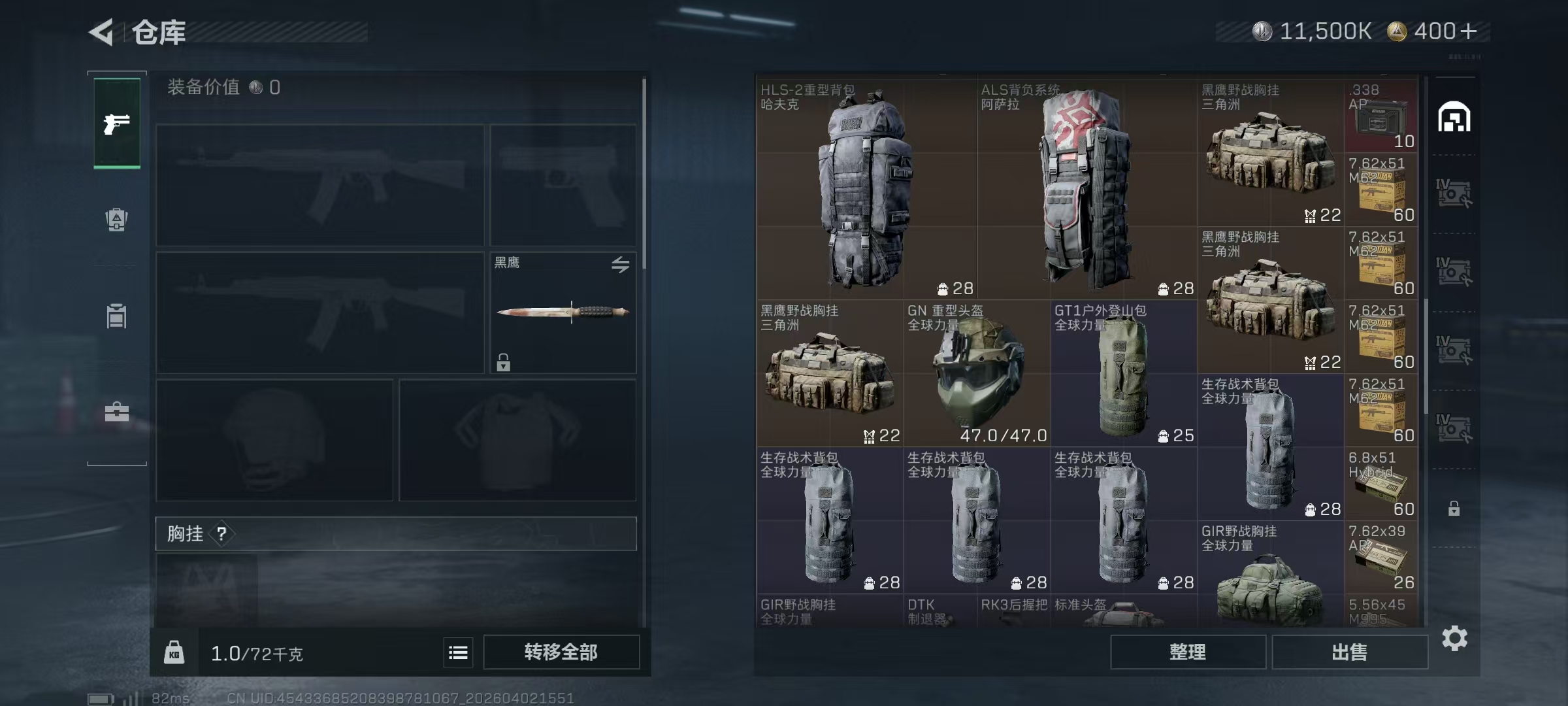Go back from the 仓库 screen
The width and height of the screenshot is (1568, 706).
(103, 31)
